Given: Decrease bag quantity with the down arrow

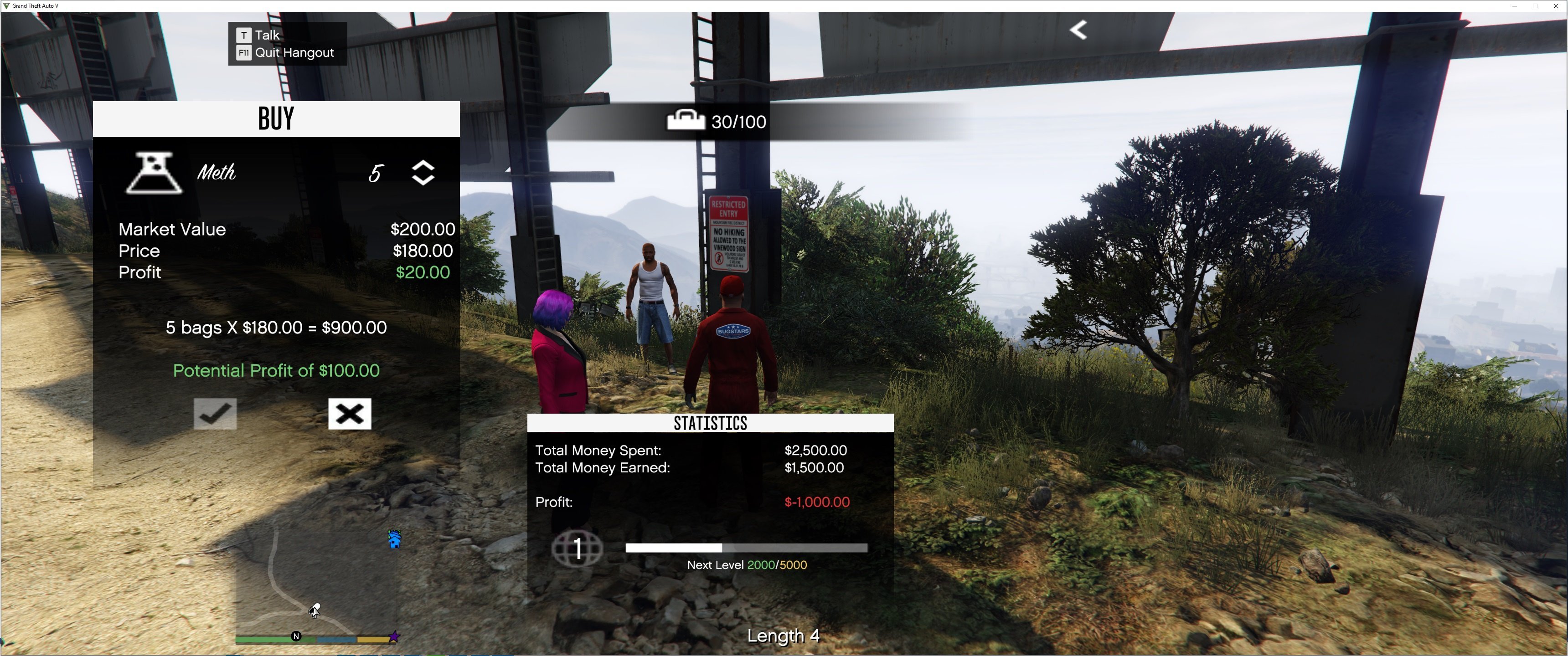Looking at the screenshot, I should [423, 179].
